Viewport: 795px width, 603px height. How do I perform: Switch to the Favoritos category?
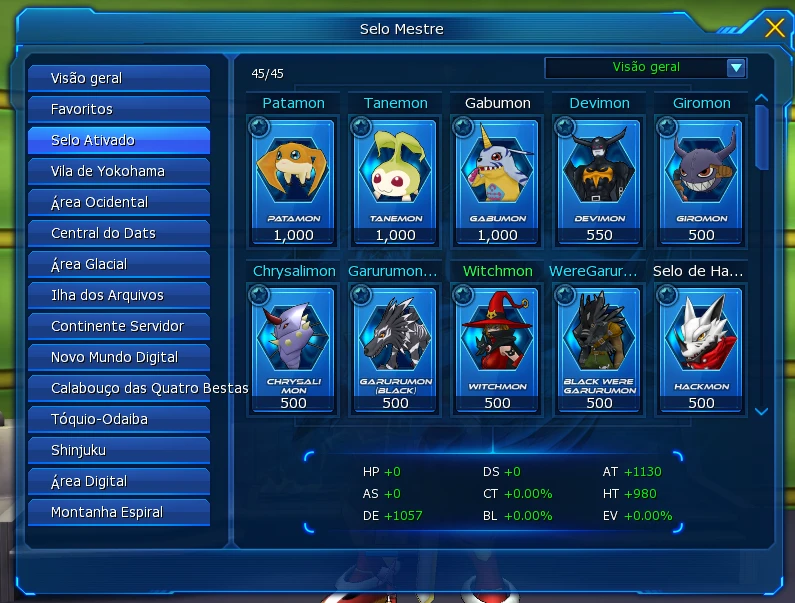118,109
